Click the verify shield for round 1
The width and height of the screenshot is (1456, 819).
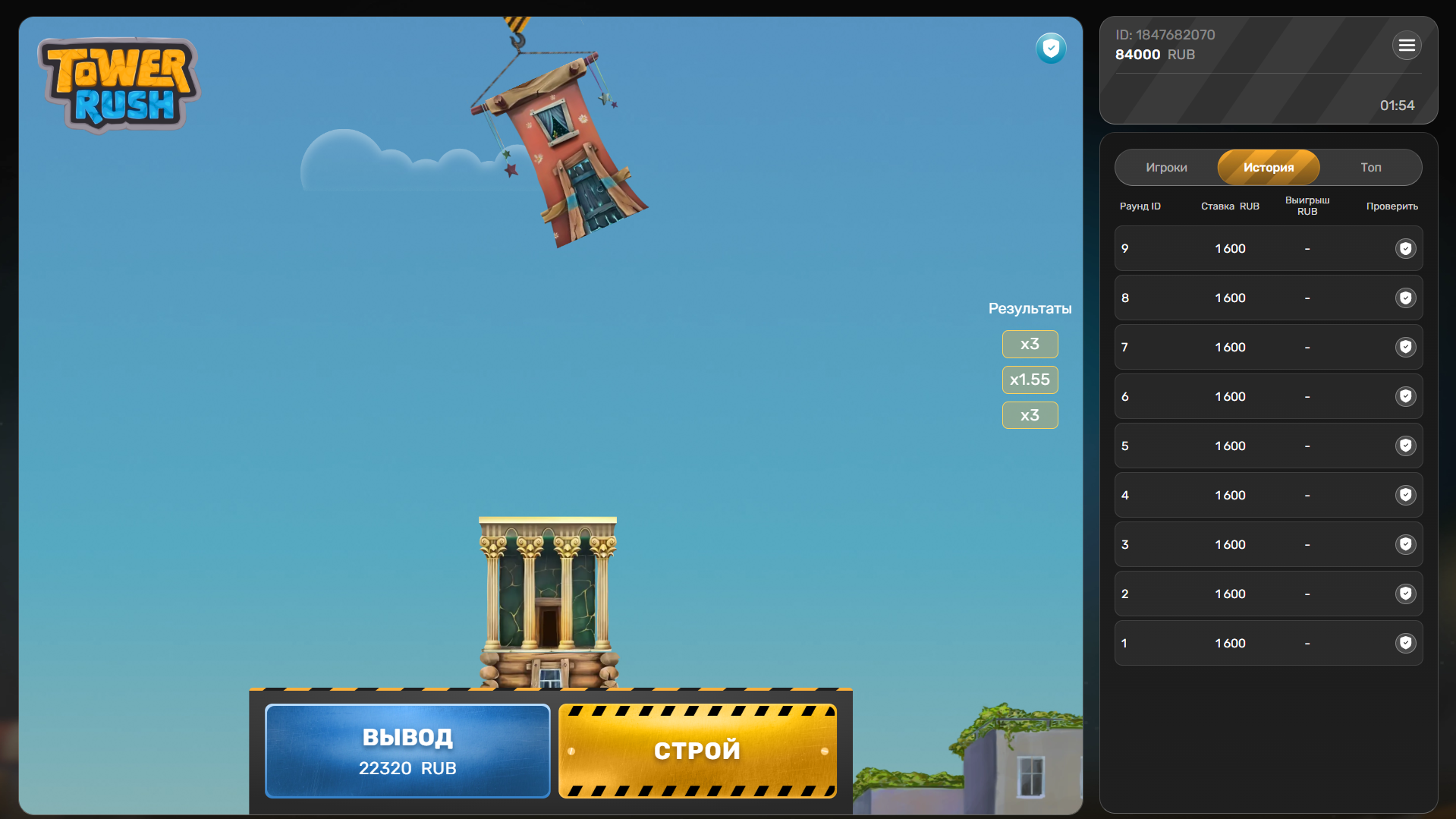pyautogui.click(x=1406, y=643)
